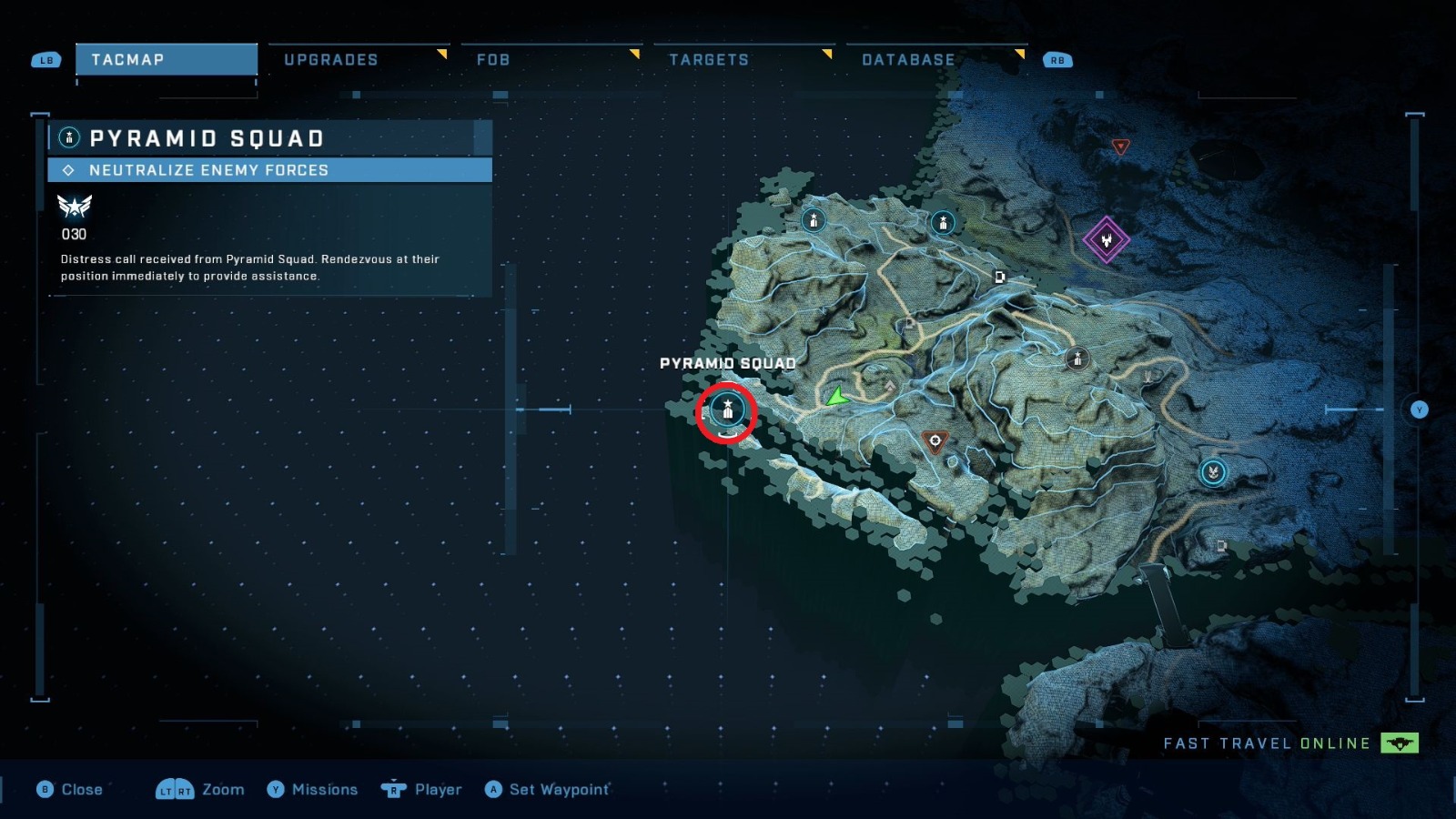Viewport: 1456px width, 819px height.
Task: Click Set Waypoint in the bottom bar
Action: click(x=548, y=790)
